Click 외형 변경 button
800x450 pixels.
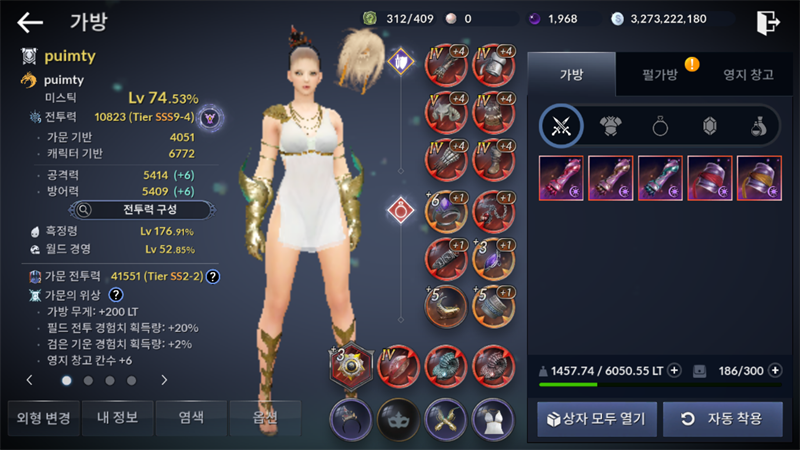click(44, 417)
